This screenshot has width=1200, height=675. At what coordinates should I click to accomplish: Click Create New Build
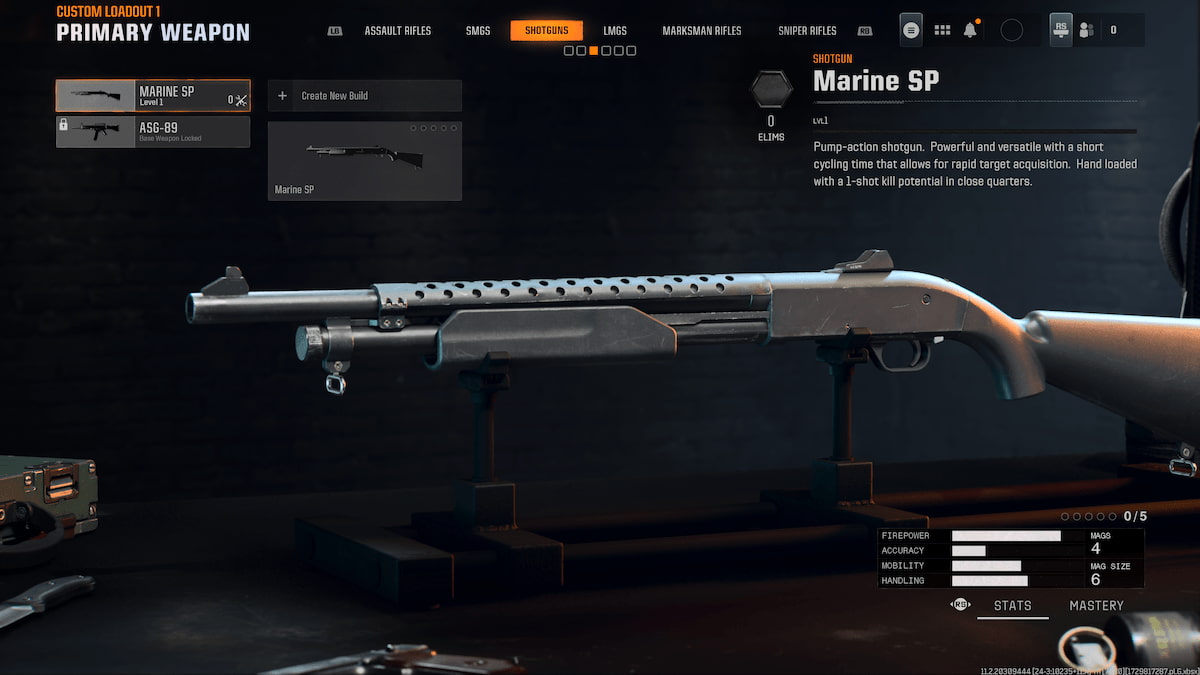(x=365, y=96)
